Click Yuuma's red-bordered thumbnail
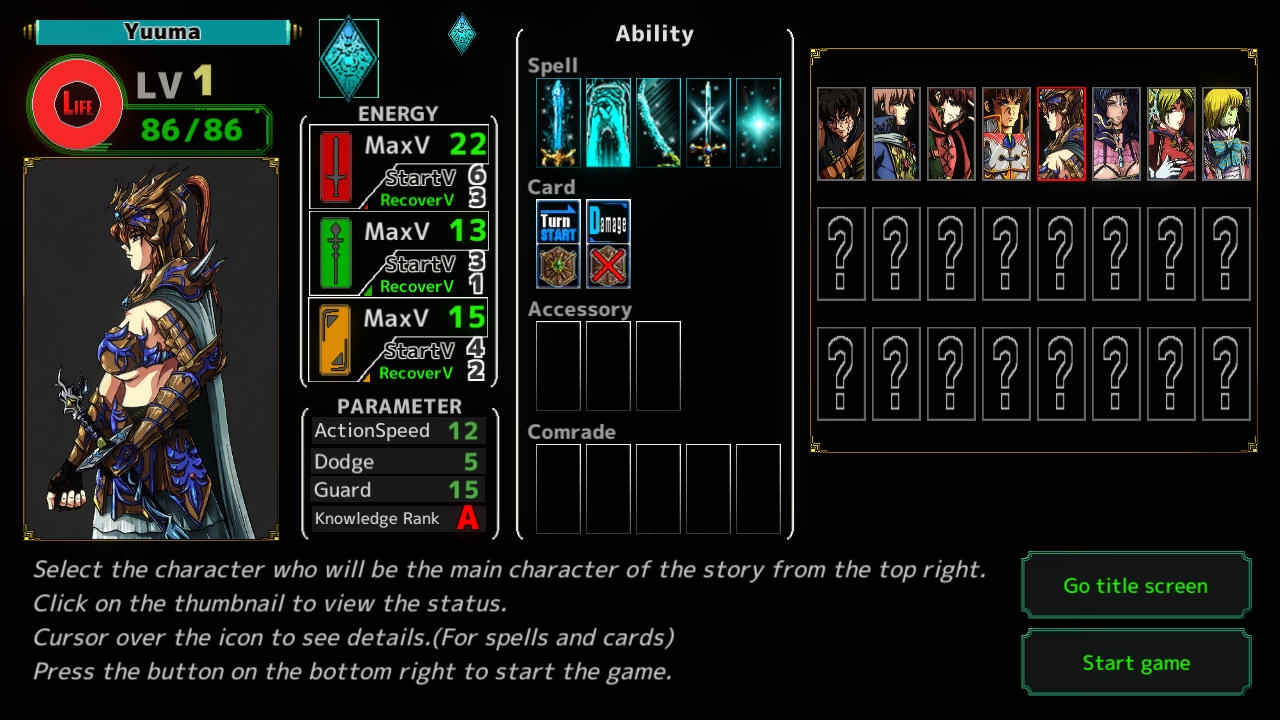1280x720 pixels. pyautogui.click(x=1061, y=134)
